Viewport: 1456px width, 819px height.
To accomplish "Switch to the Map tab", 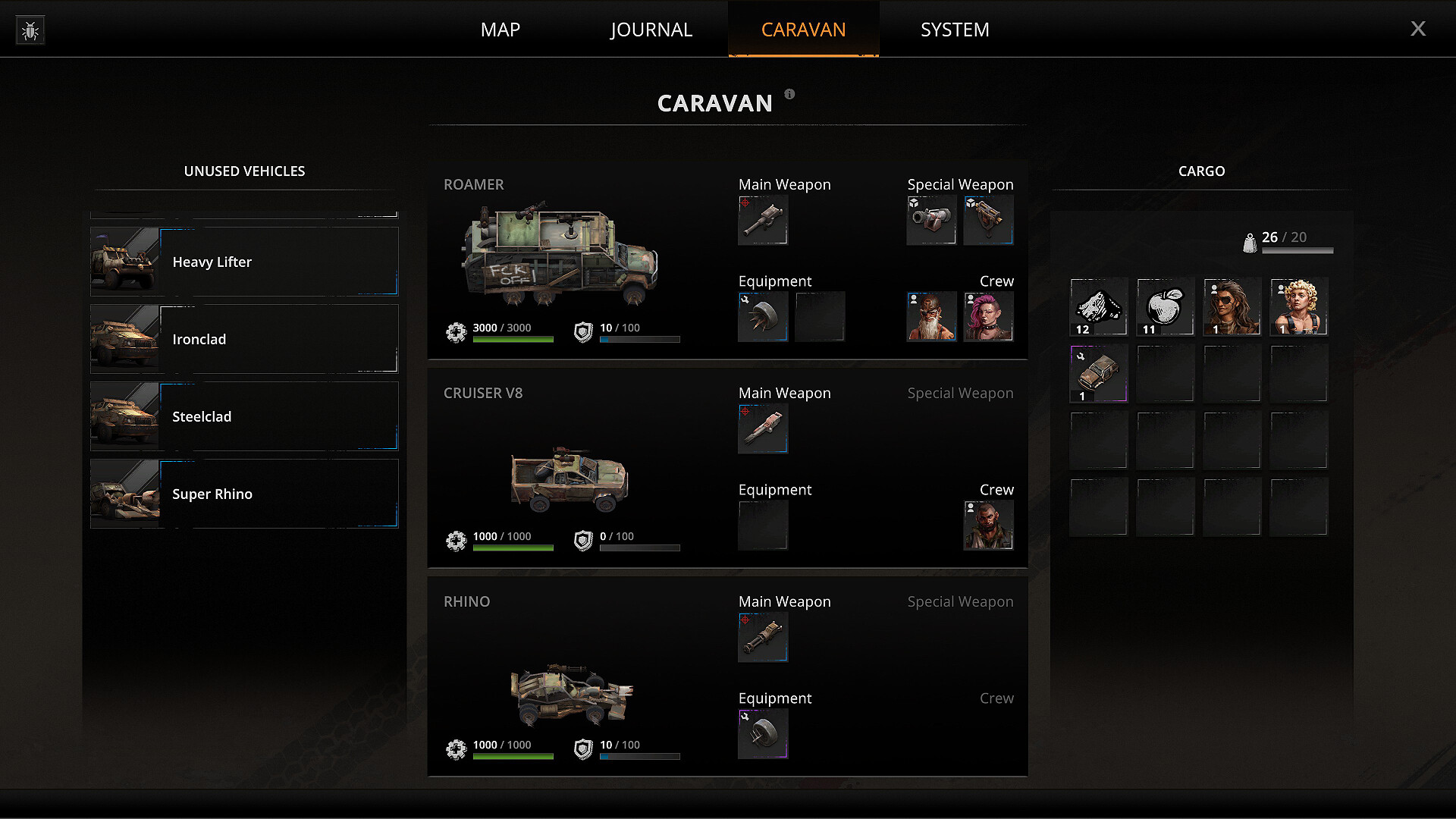I will coord(500,30).
